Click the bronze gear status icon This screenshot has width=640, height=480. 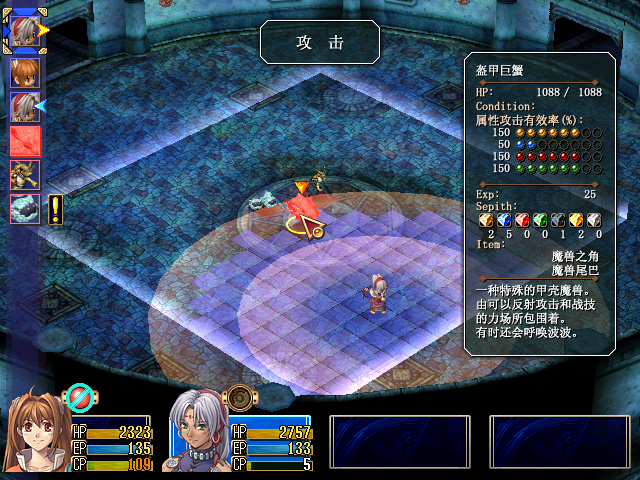239,398
